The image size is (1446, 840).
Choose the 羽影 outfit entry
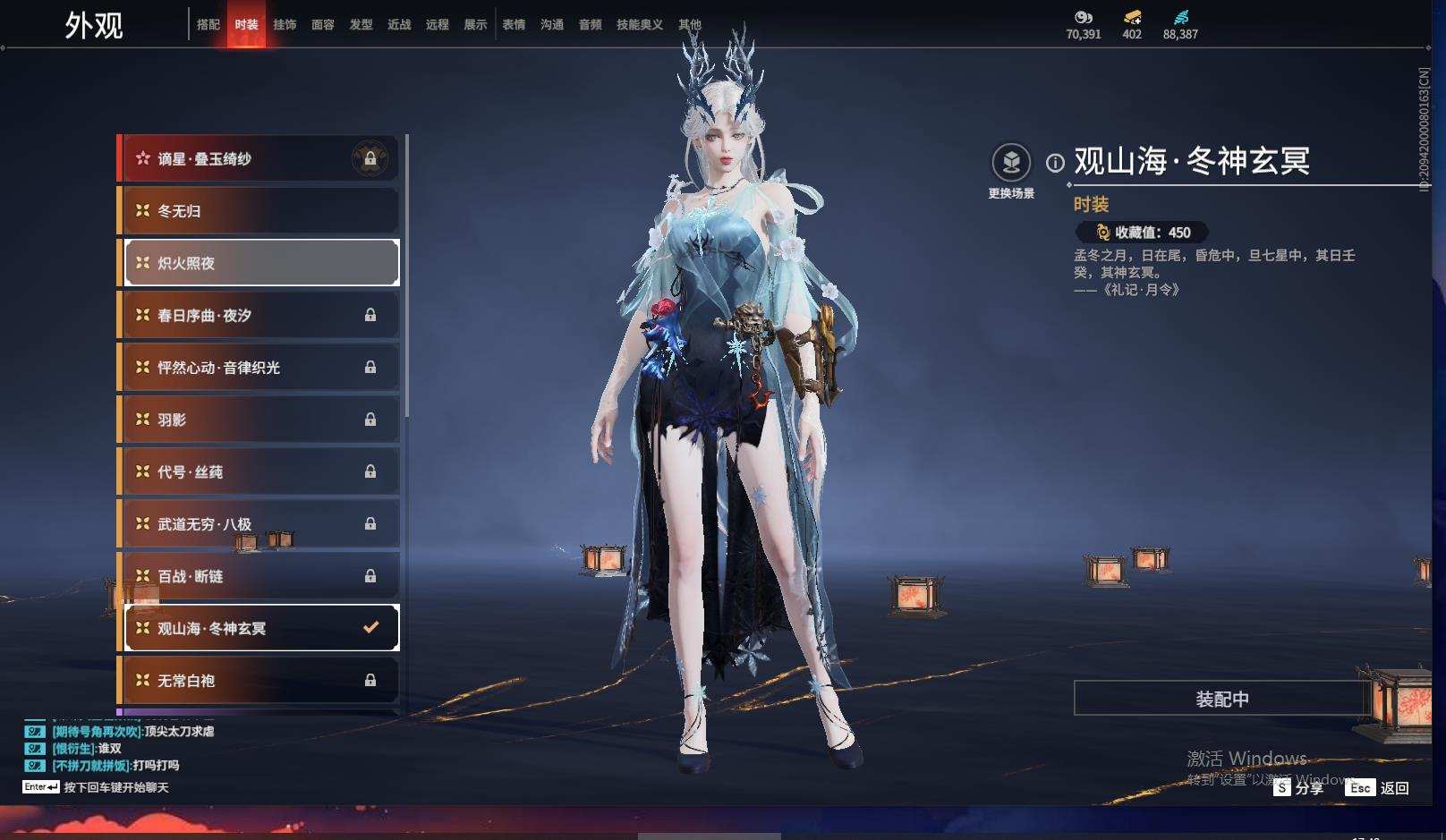[x=259, y=420]
